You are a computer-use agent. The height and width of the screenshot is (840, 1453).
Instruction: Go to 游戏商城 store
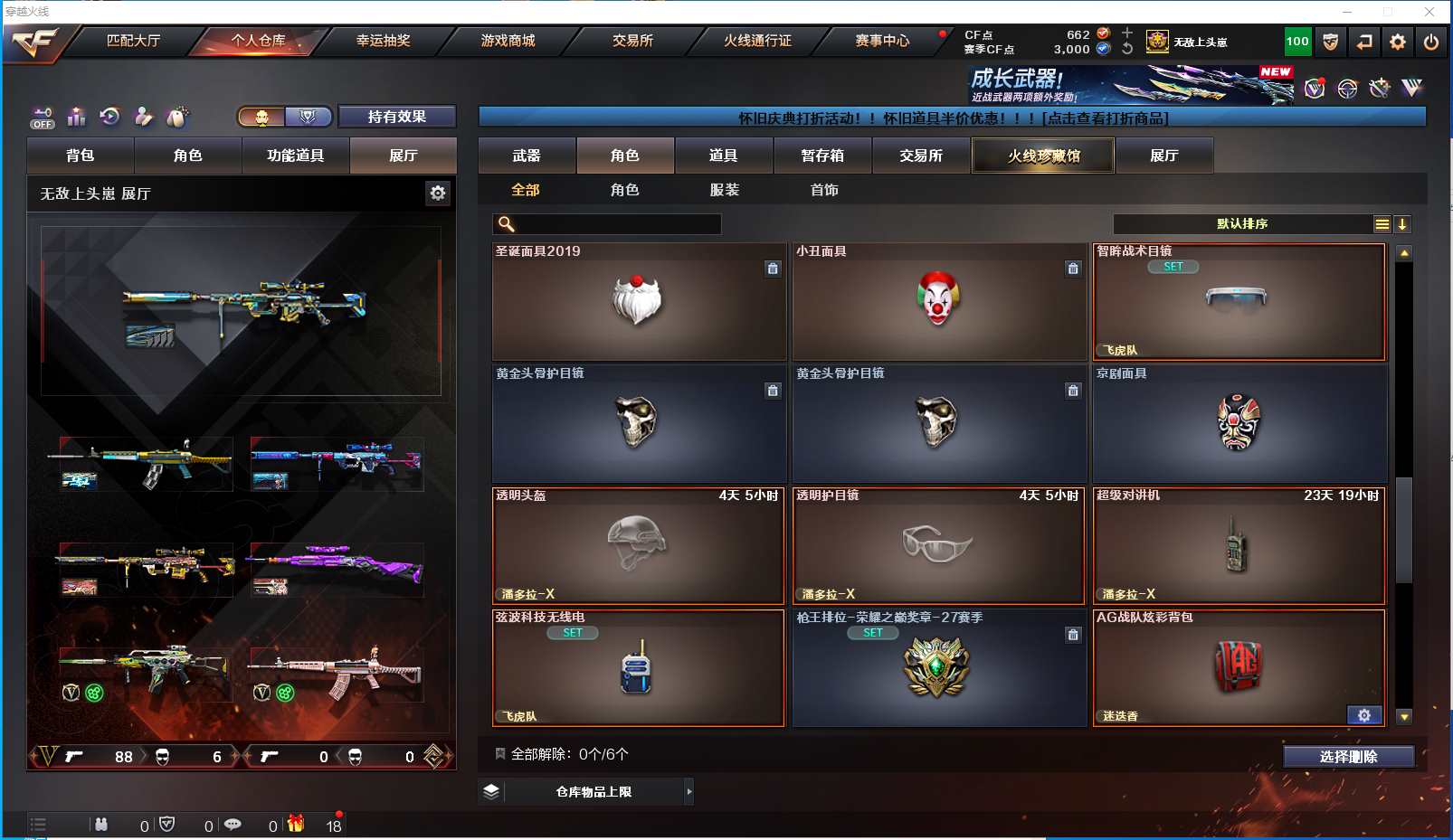pos(508,41)
